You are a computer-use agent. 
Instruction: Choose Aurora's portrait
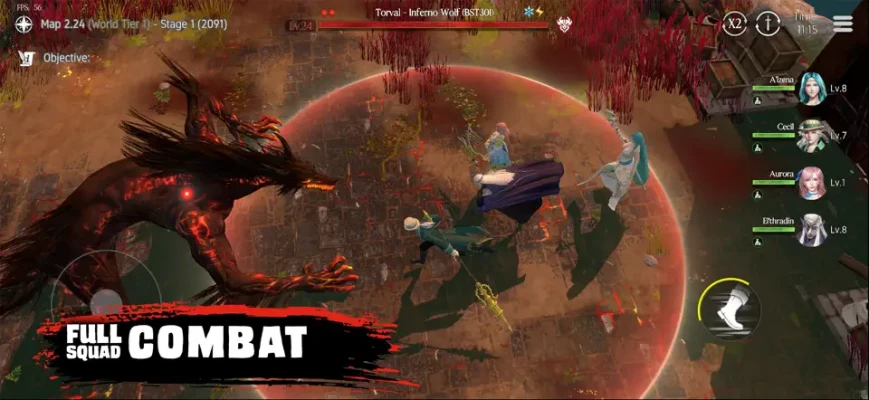click(811, 183)
